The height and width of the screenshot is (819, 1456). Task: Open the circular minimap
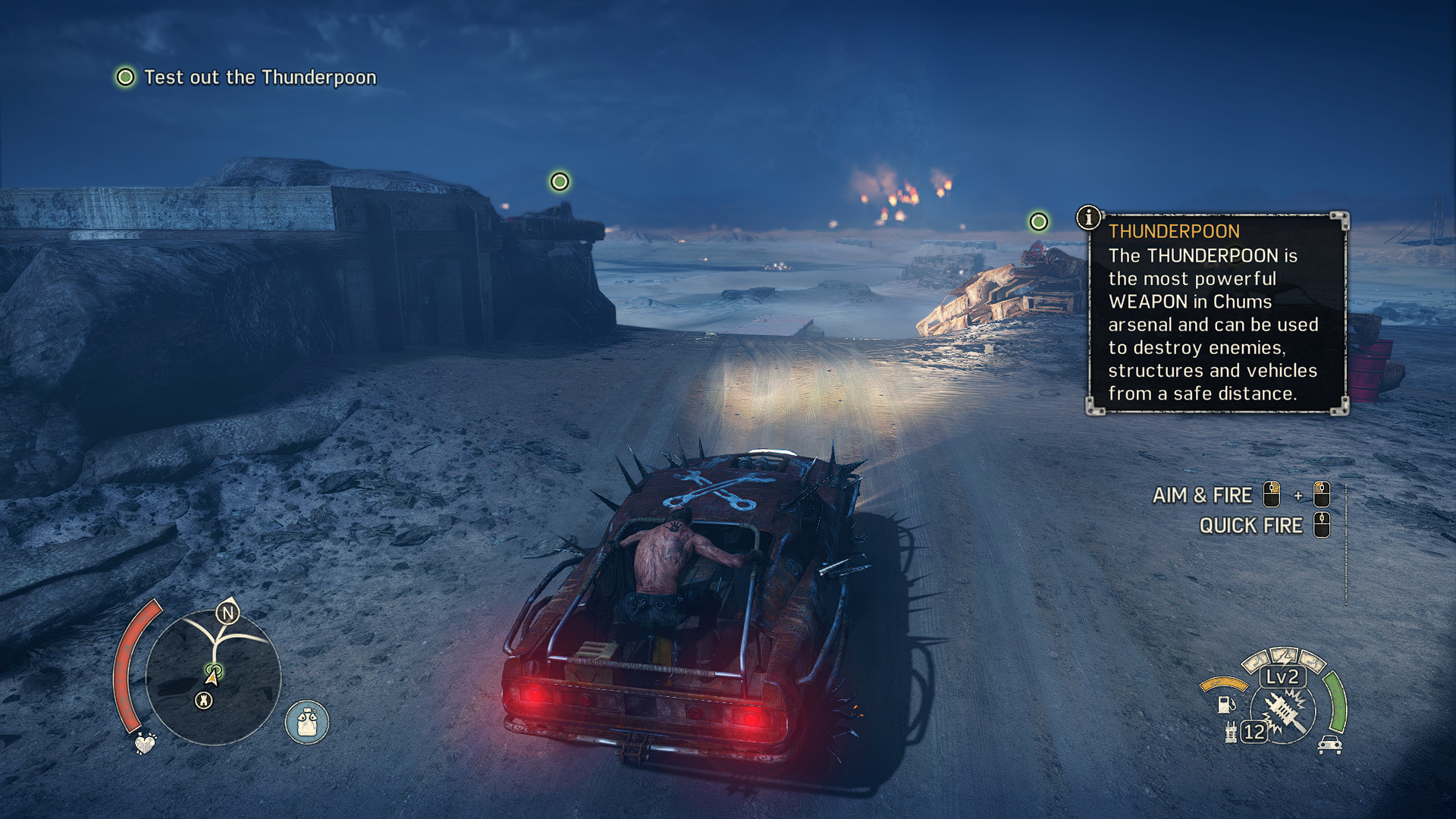pyautogui.click(x=213, y=677)
